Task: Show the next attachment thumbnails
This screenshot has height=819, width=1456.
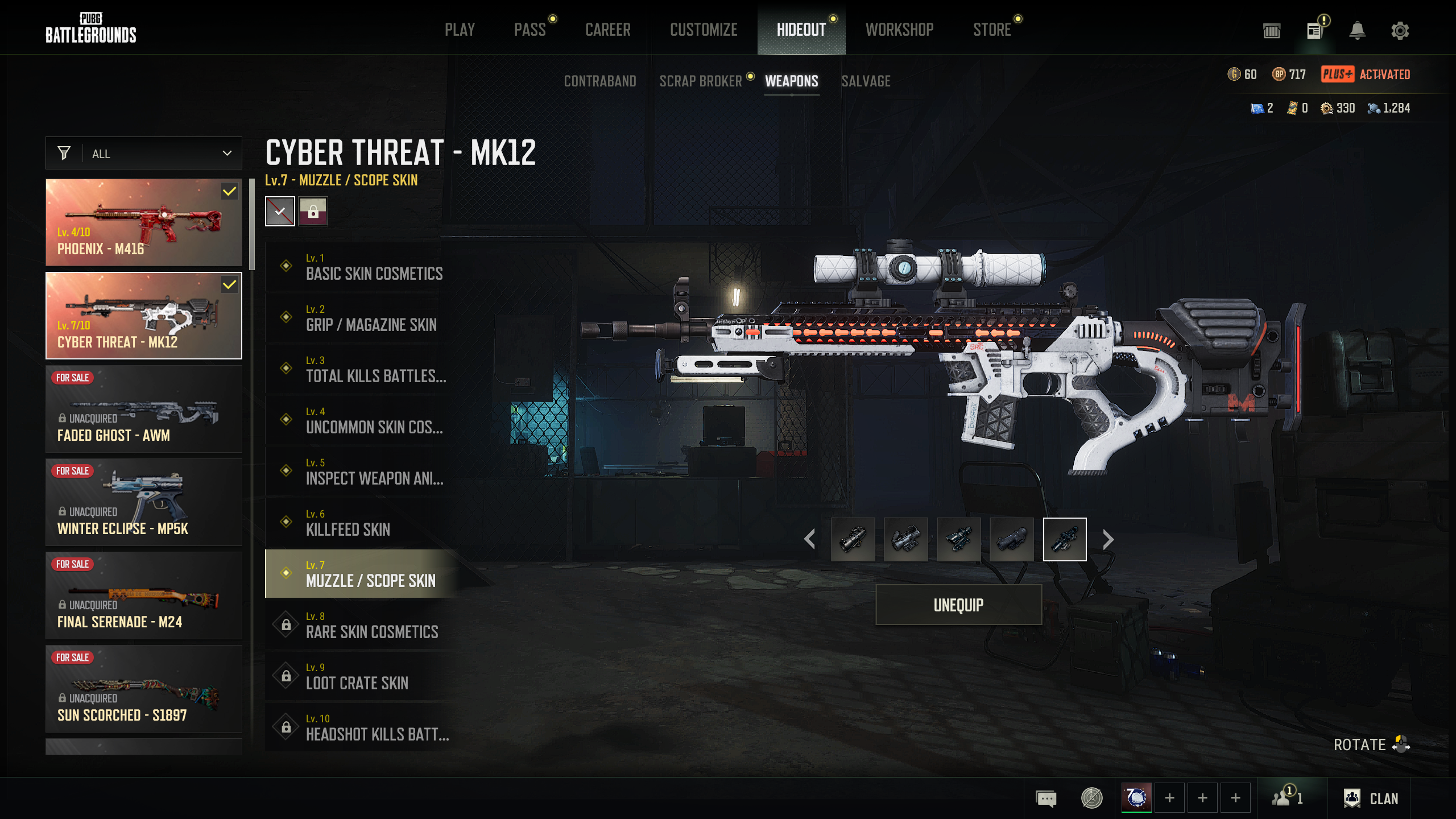Action: click(1108, 539)
